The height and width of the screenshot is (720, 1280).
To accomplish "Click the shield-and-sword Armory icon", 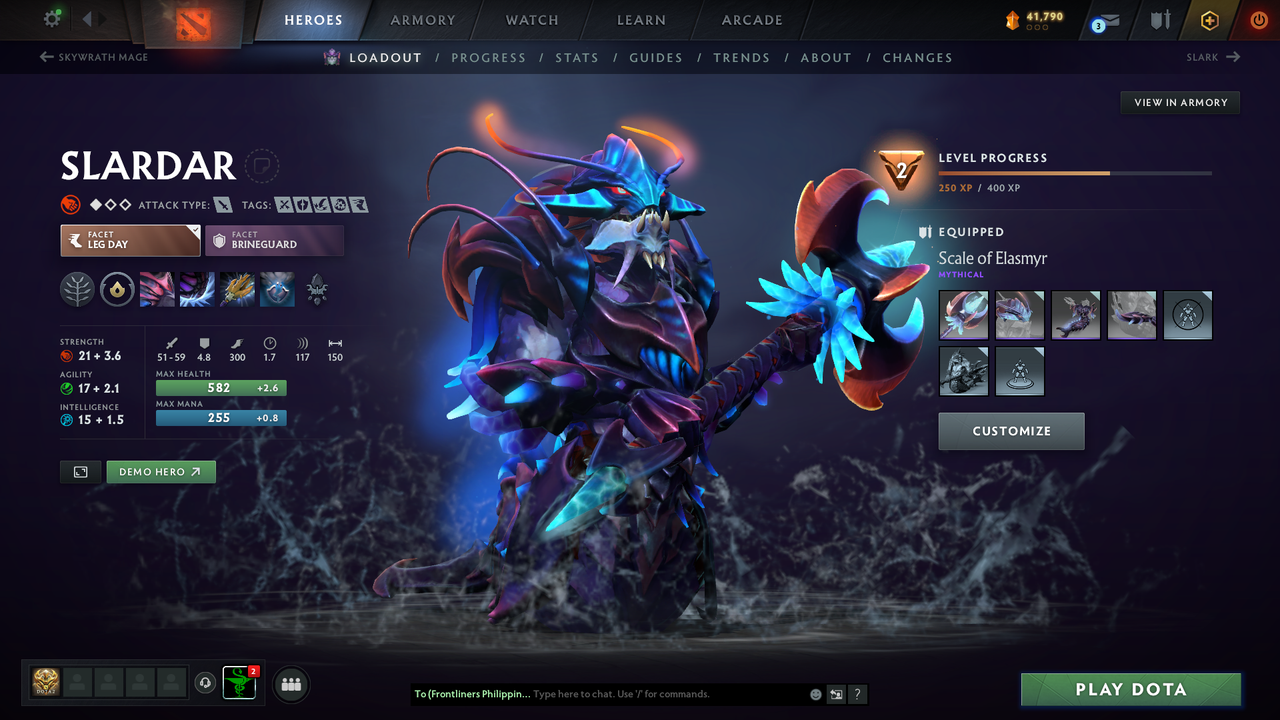I will point(1162,19).
